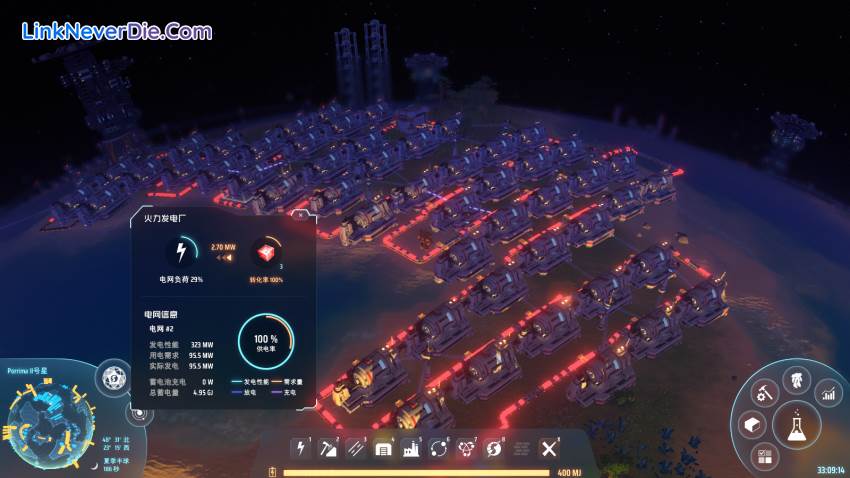Open the mecha panel
The height and width of the screenshot is (478, 850).
pos(797,379)
